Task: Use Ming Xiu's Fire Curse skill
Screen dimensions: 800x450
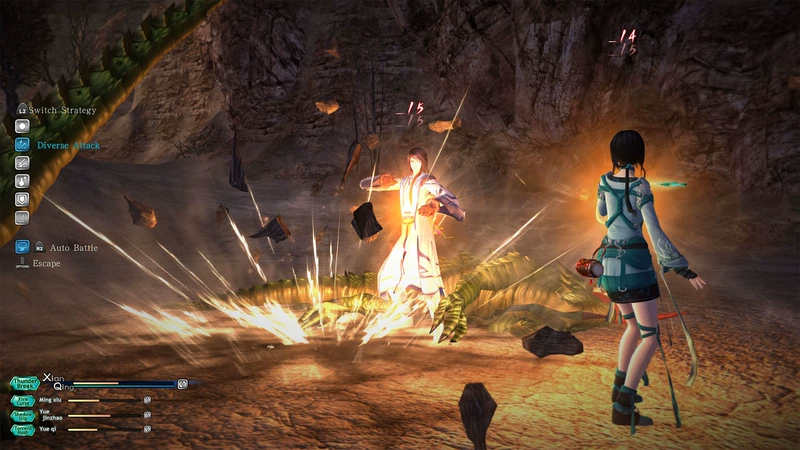Action: point(24,400)
